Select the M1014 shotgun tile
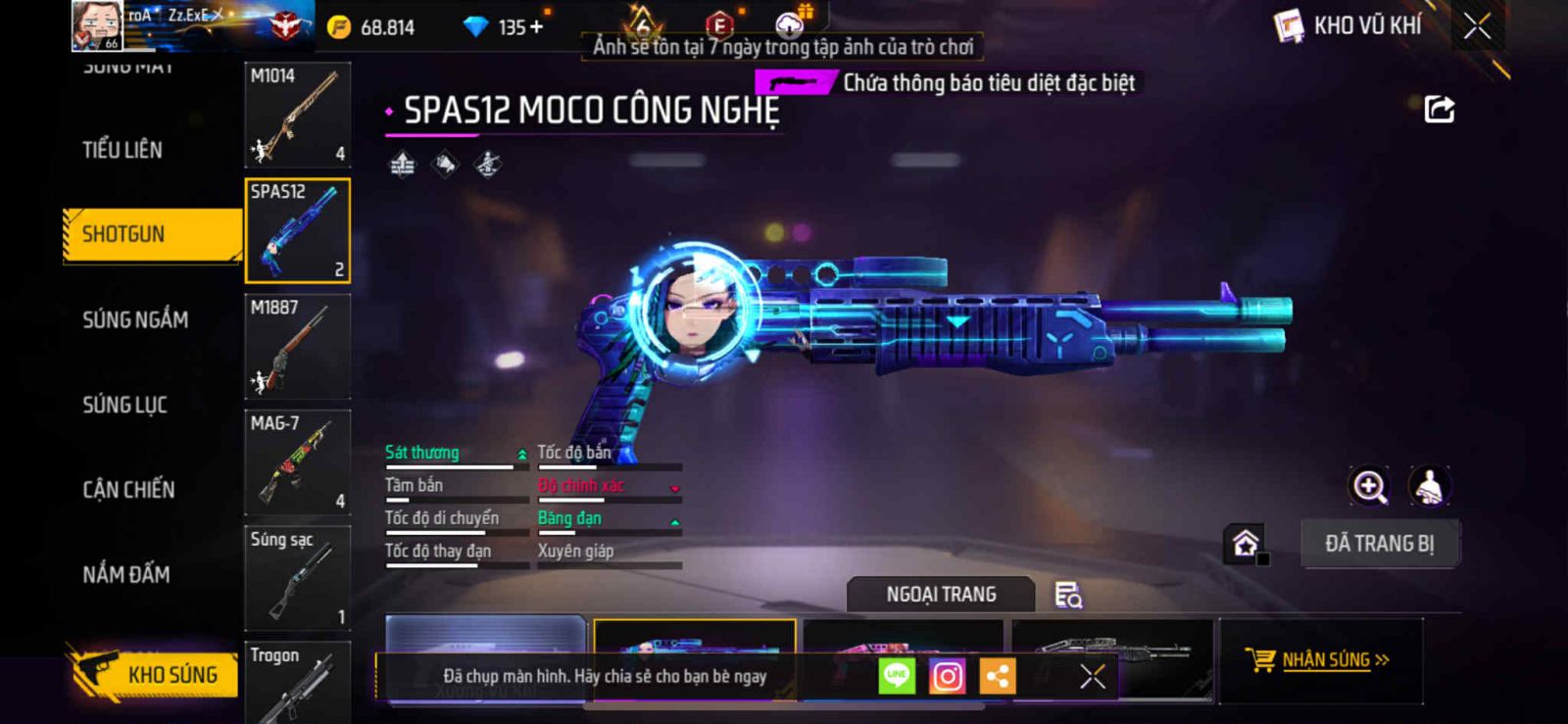 (x=297, y=115)
